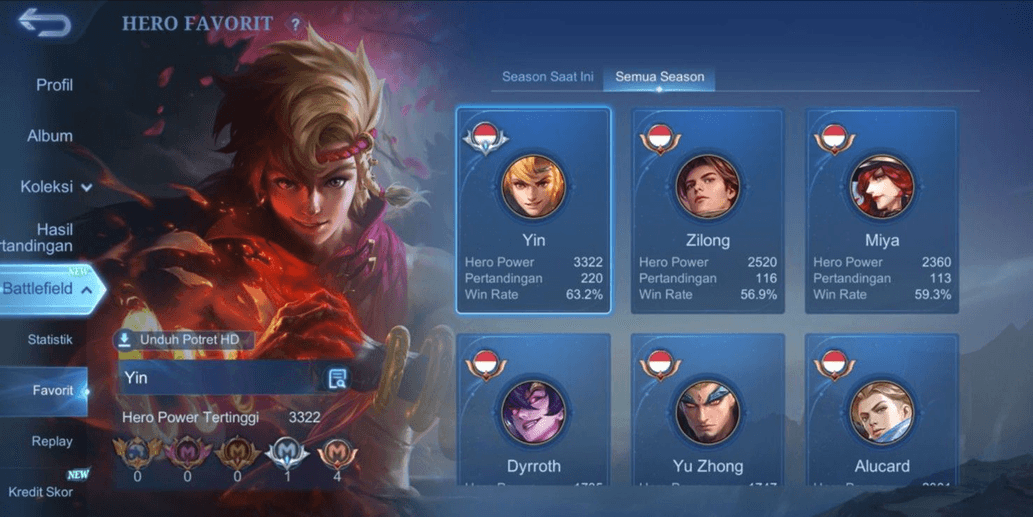Image resolution: width=1033 pixels, height=517 pixels.
Task: Expand the Koleksi menu
Action: (x=56, y=187)
